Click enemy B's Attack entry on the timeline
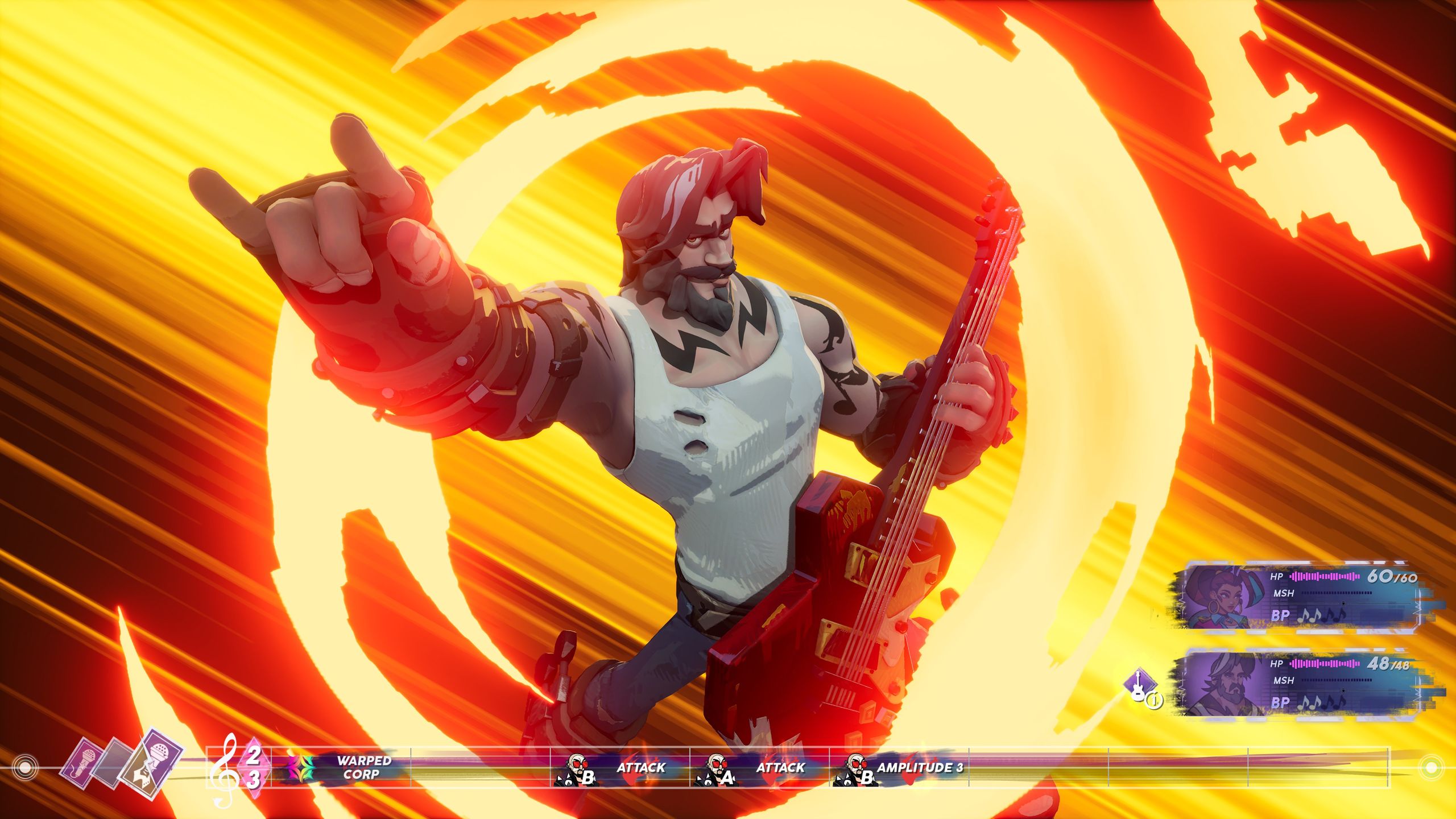This screenshot has height=819, width=1456. pos(620,768)
